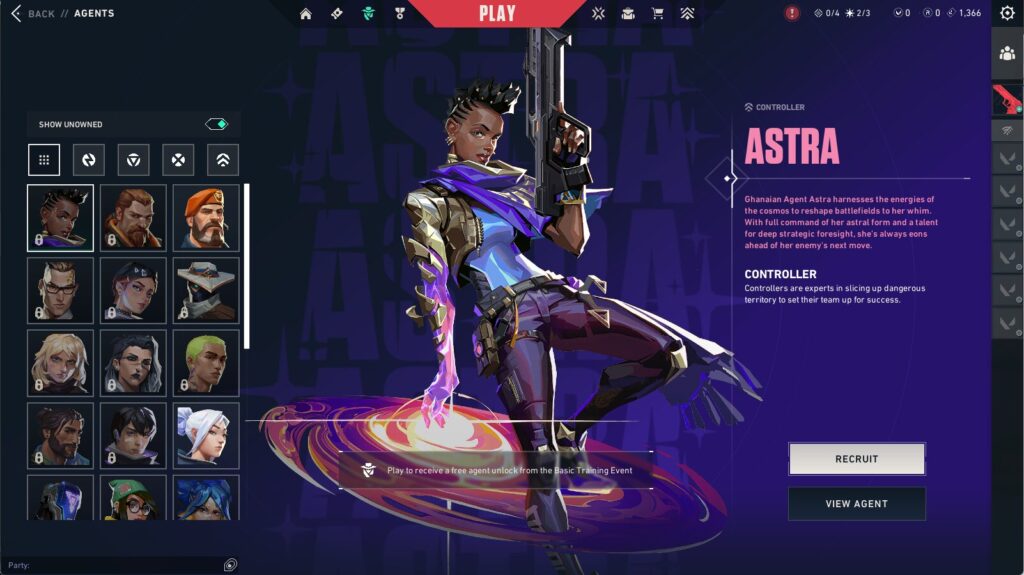
Task: Click the red alert notification icon
Action: point(792,14)
